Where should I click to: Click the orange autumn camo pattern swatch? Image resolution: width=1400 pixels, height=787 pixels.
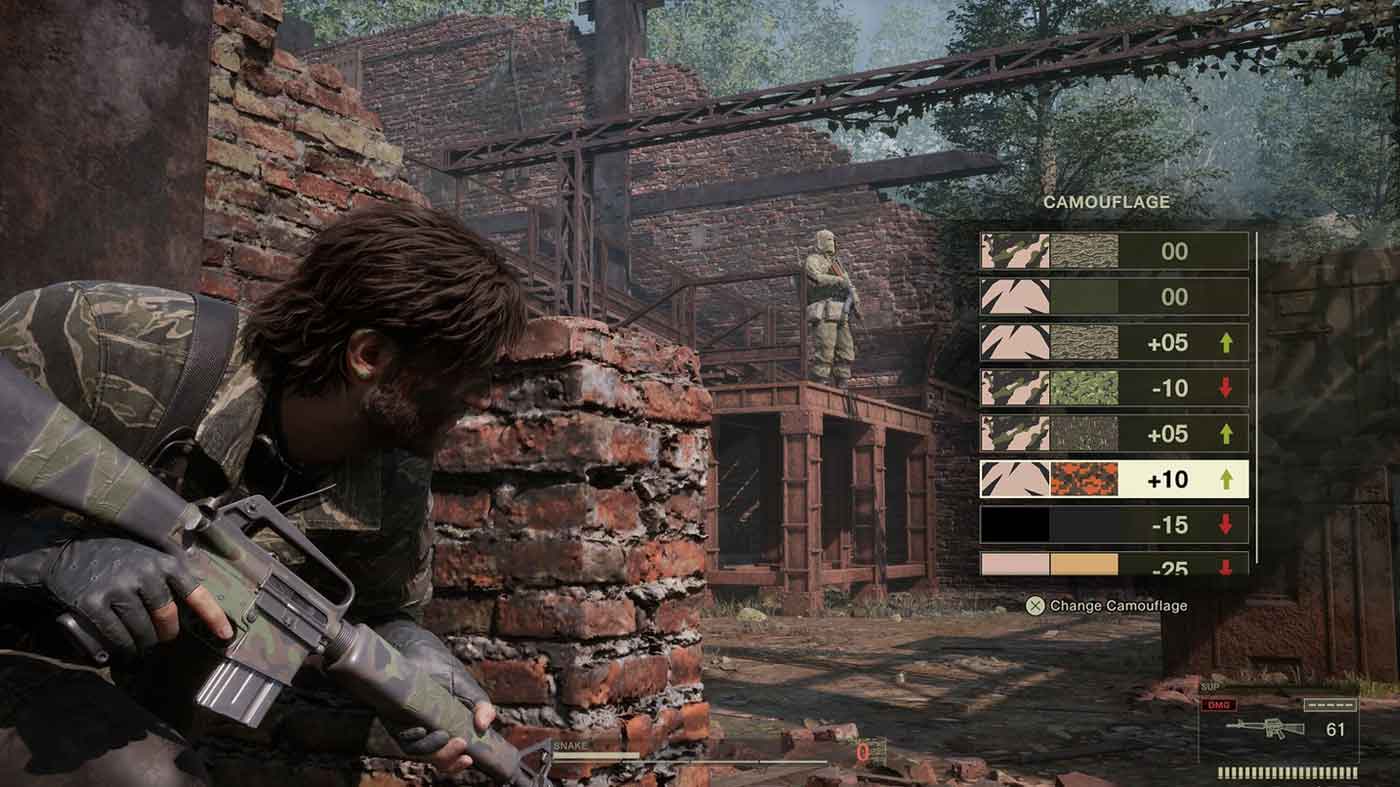click(x=1084, y=478)
